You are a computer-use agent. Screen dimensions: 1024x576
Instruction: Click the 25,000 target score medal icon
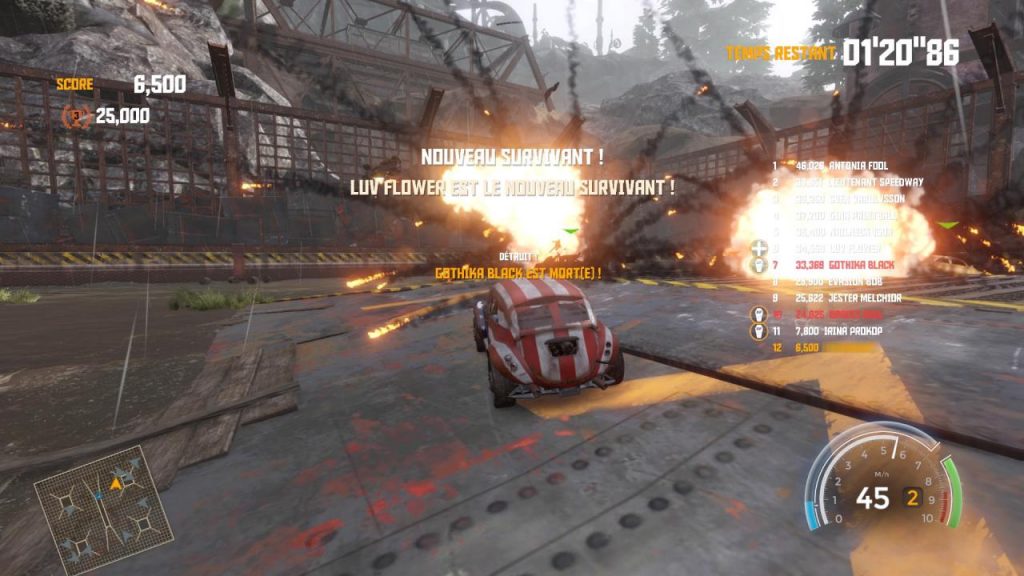[76, 116]
